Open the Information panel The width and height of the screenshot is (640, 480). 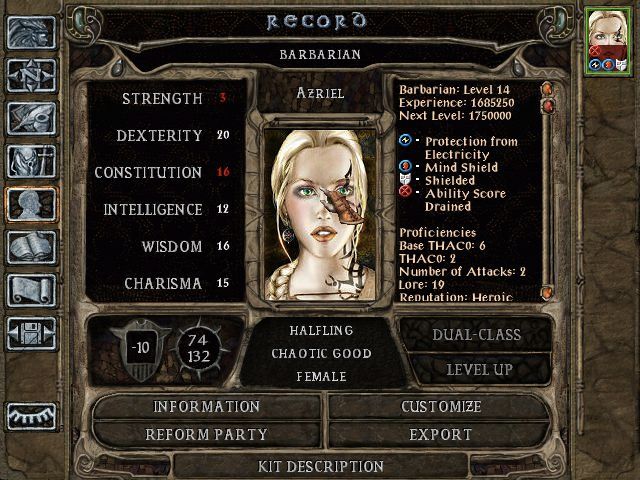click(206, 407)
